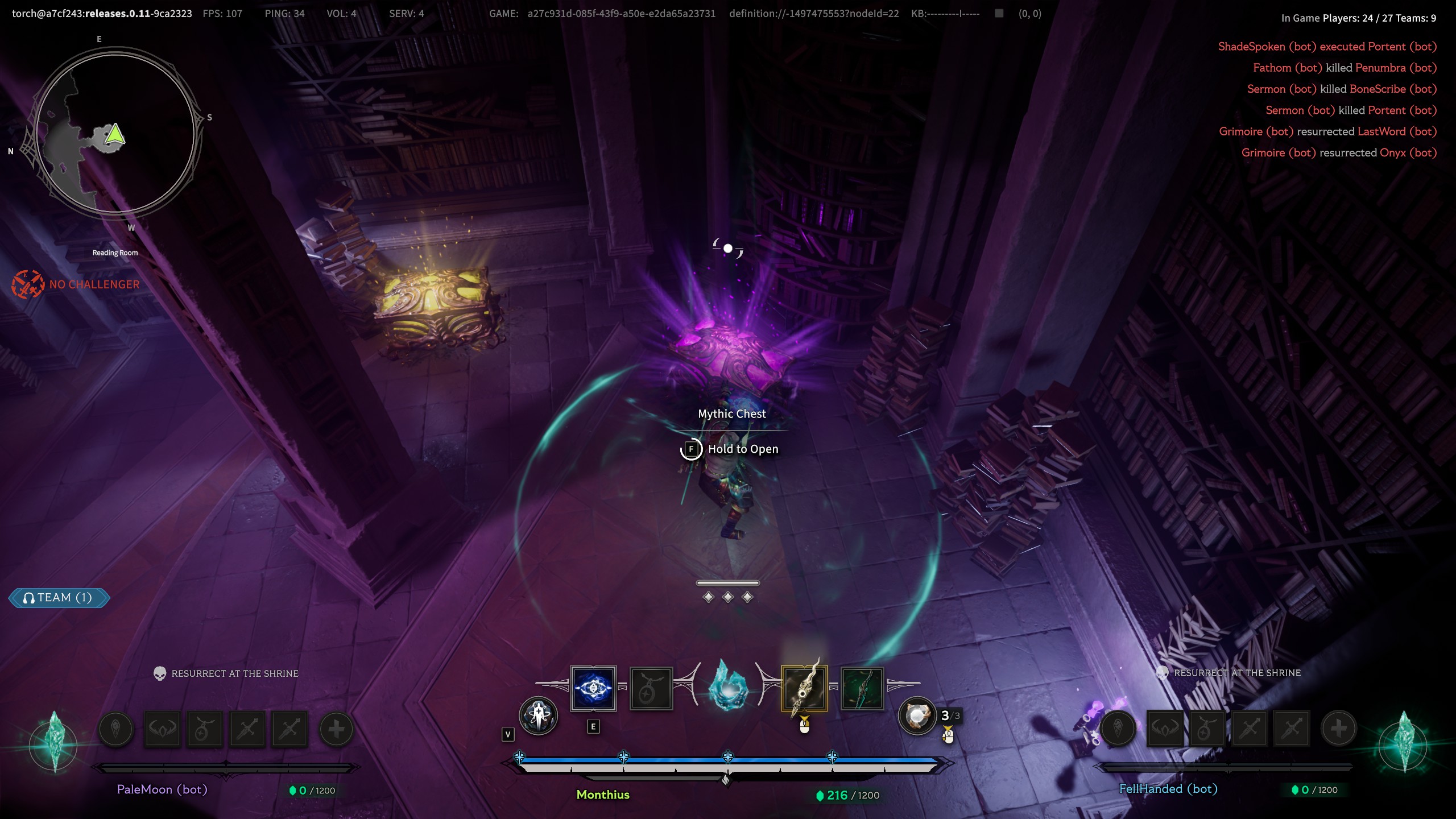This screenshot has height=819, width=1456.
Task: Activate the glowing figure ability icon
Action: pos(538,716)
